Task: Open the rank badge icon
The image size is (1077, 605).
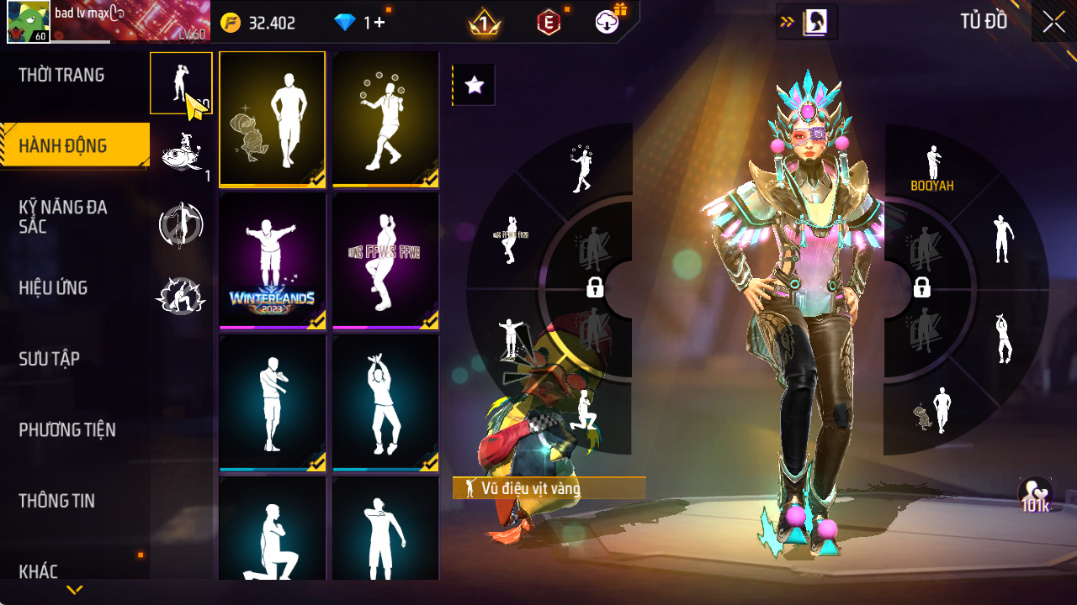Action: (x=485, y=22)
